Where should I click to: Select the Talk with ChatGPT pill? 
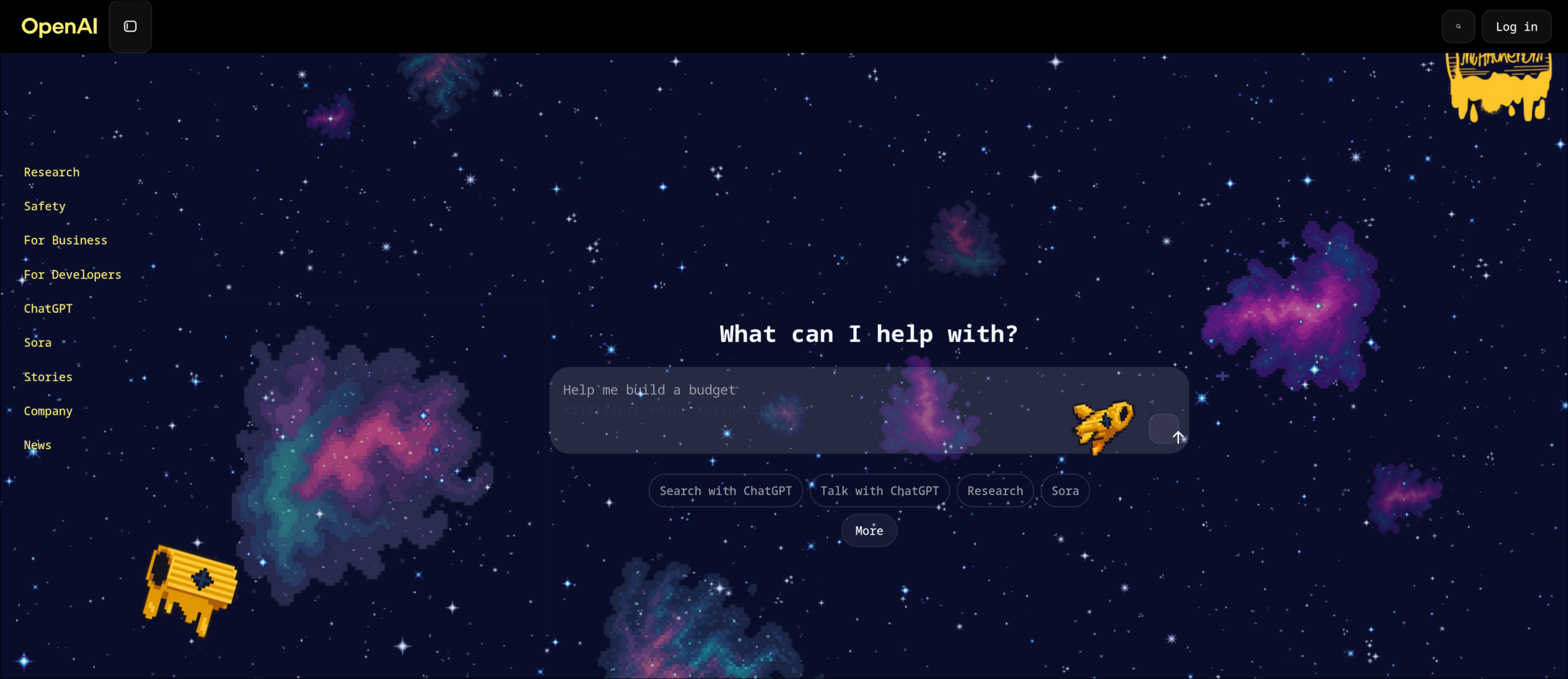point(879,490)
